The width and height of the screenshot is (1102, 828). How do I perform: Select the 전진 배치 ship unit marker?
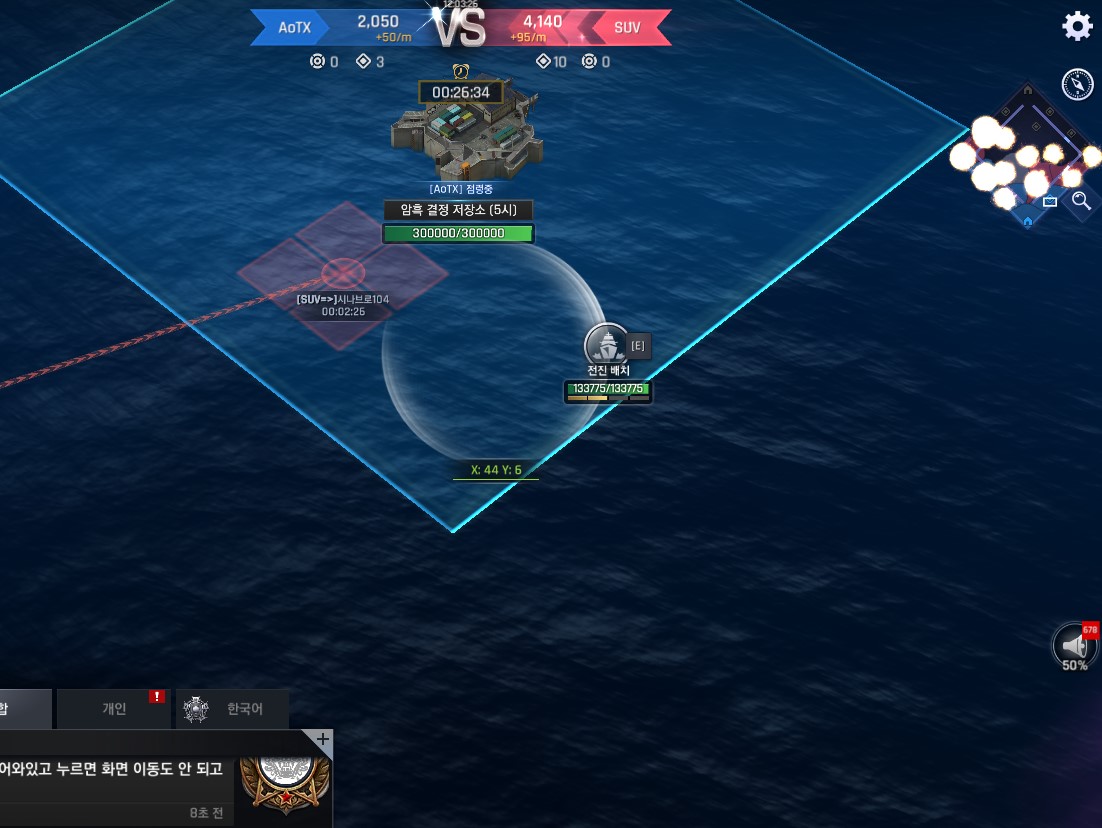(607, 346)
